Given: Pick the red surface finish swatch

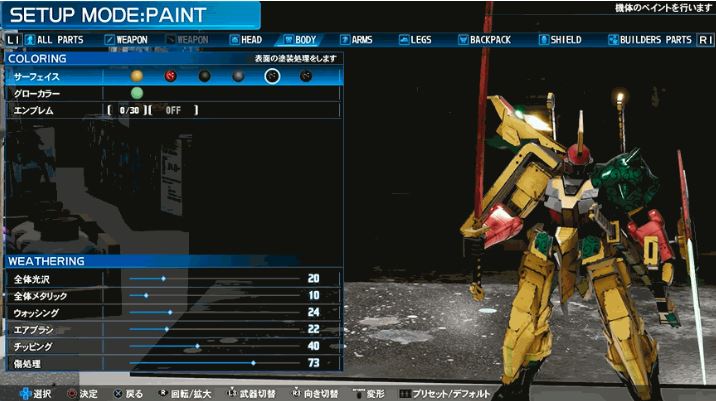Looking at the screenshot, I should pos(170,76).
